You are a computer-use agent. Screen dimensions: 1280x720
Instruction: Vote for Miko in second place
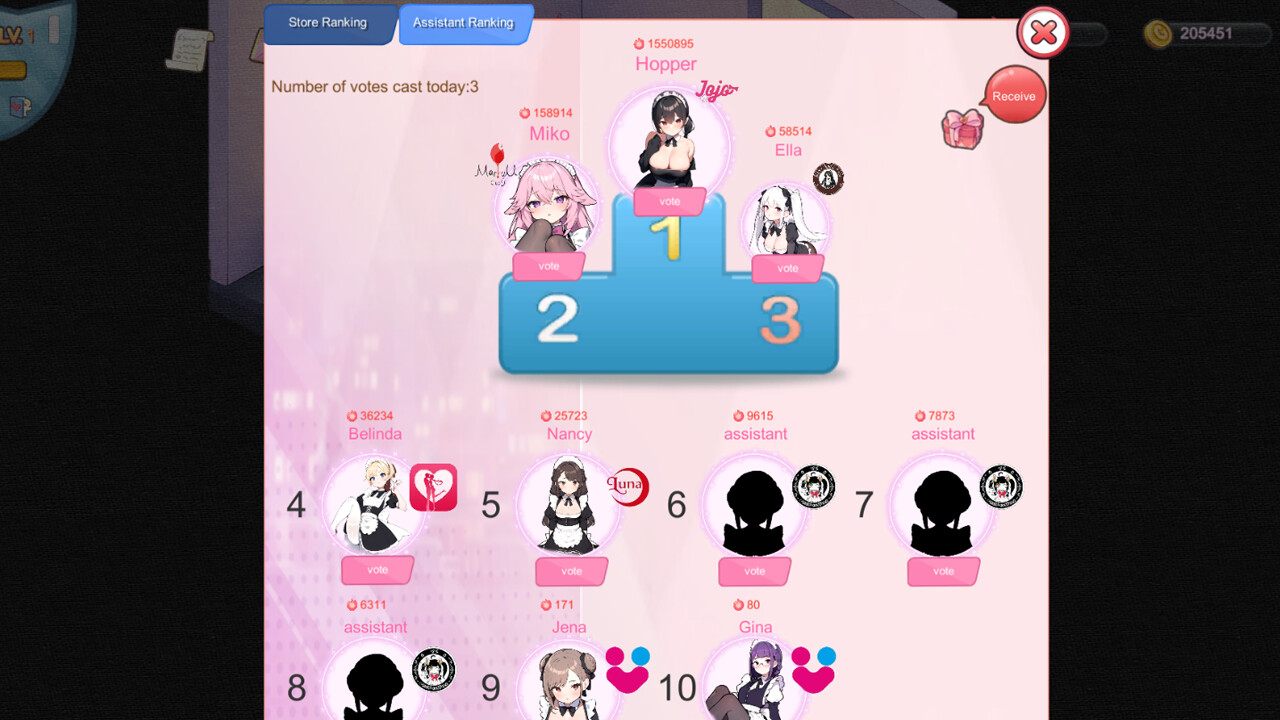(x=548, y=265)
